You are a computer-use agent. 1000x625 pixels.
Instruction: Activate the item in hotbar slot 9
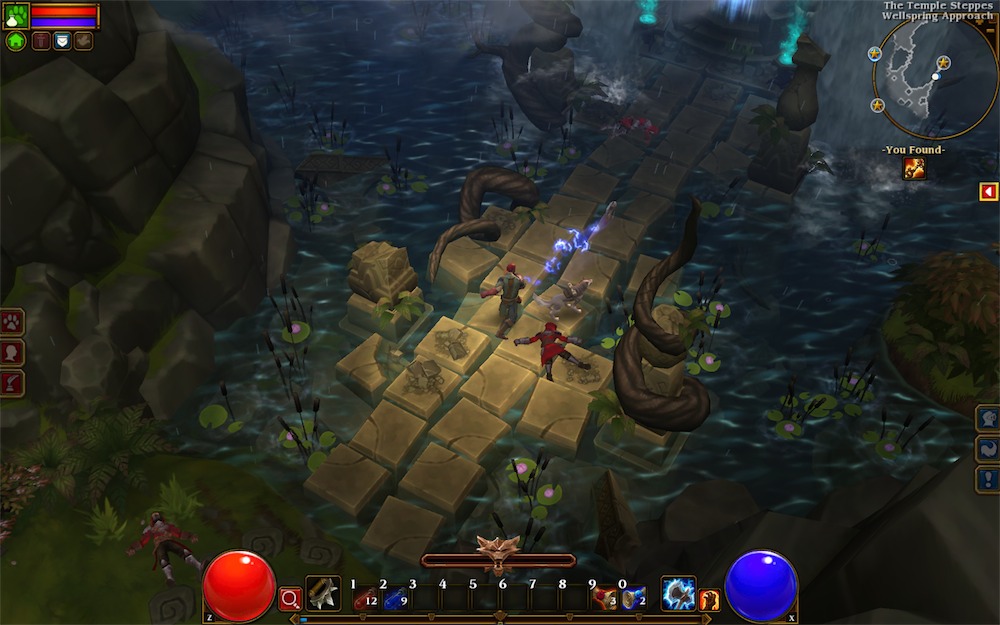pyautogui.click(x=603, y=598)
